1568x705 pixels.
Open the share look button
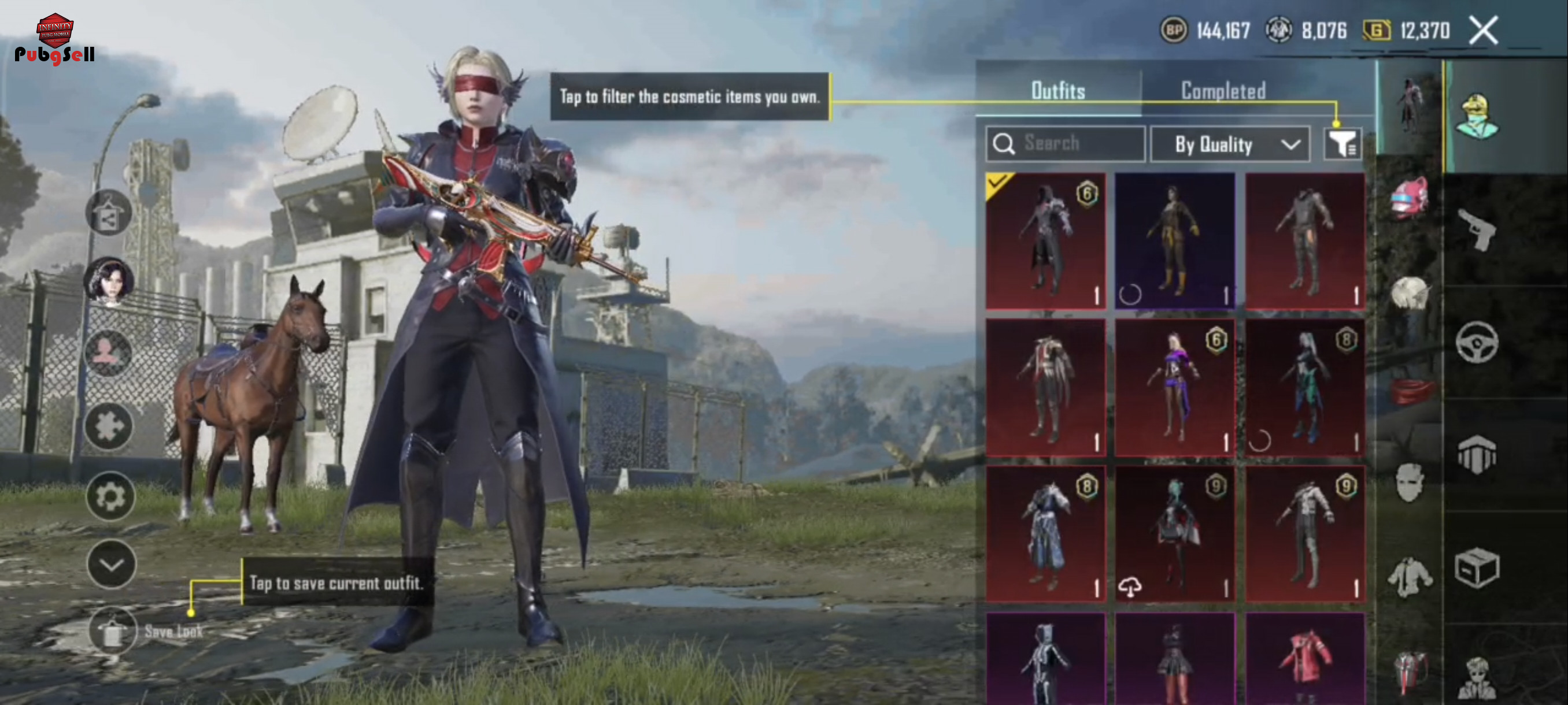click(x=108, y=212)
